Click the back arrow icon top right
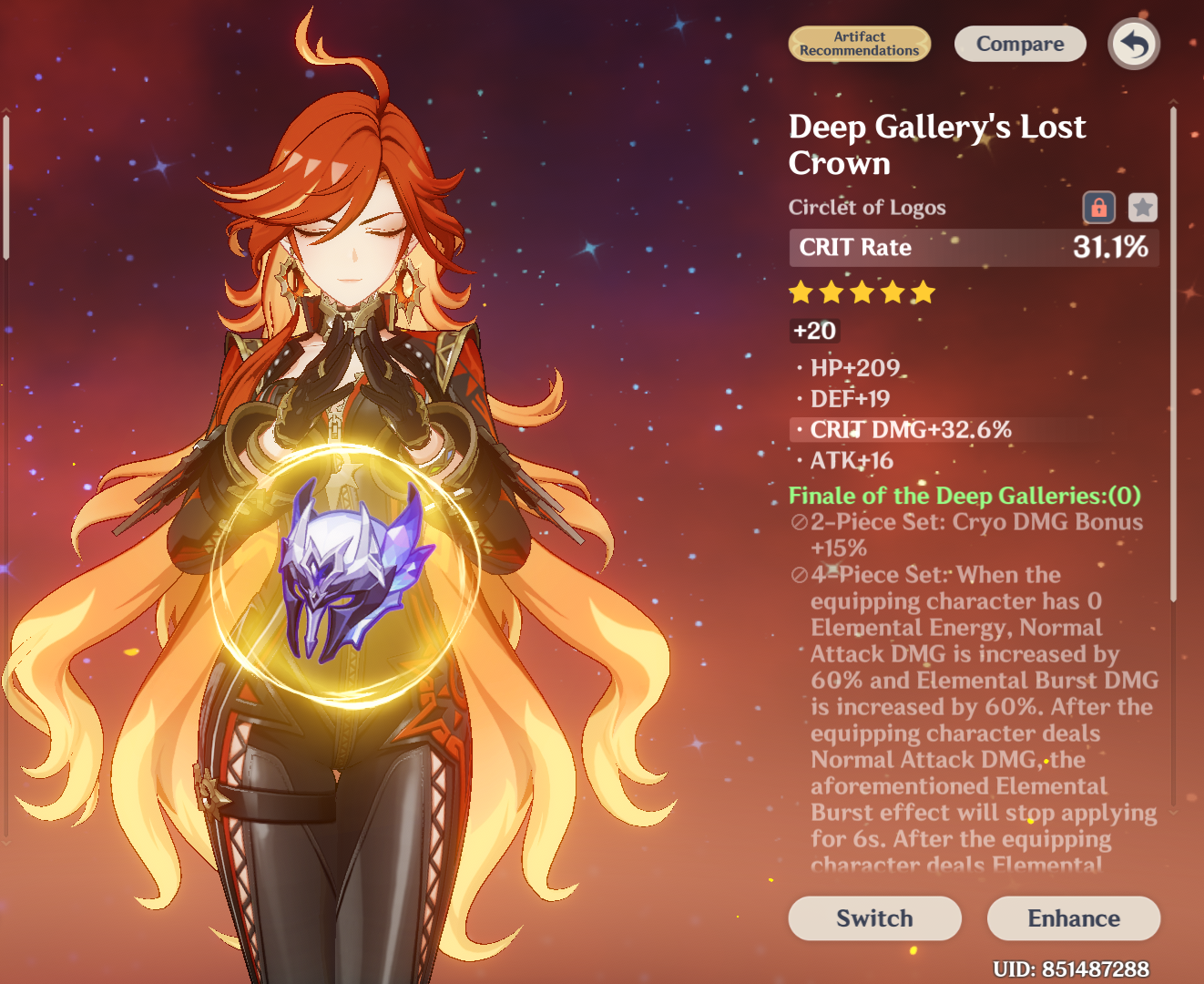The width and height of the screenshot is (1204, 984). [1134, 43]
